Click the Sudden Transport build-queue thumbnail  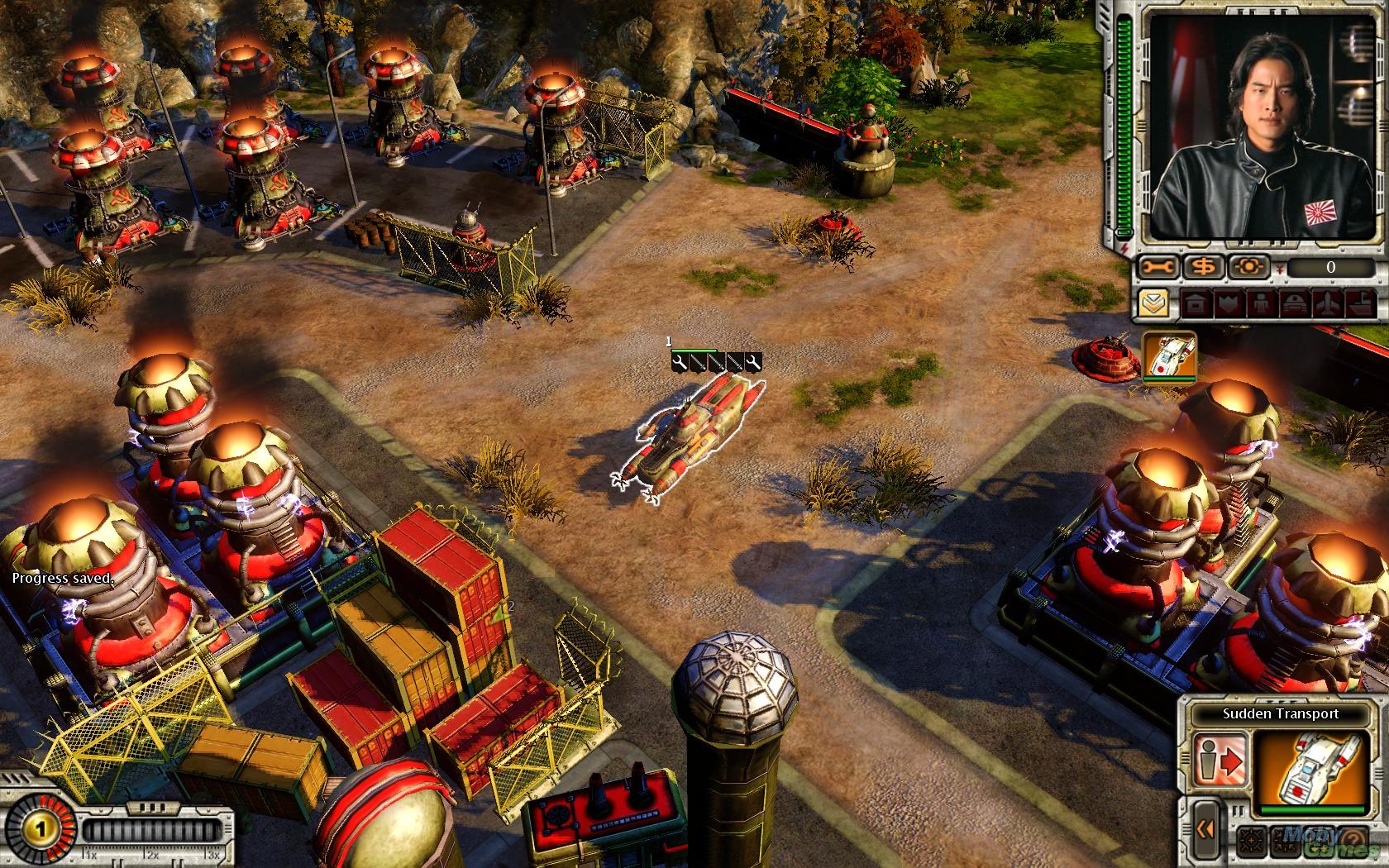[x=1169, y=358]
